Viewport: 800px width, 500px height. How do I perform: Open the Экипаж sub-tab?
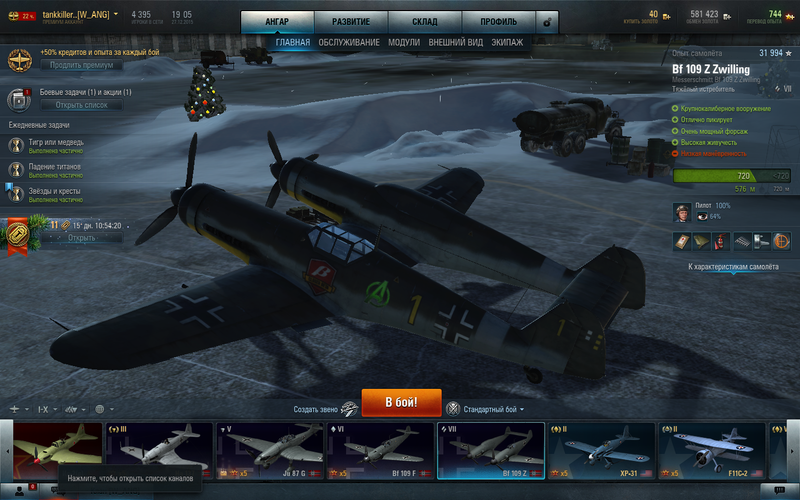click(x=507, y=43)
